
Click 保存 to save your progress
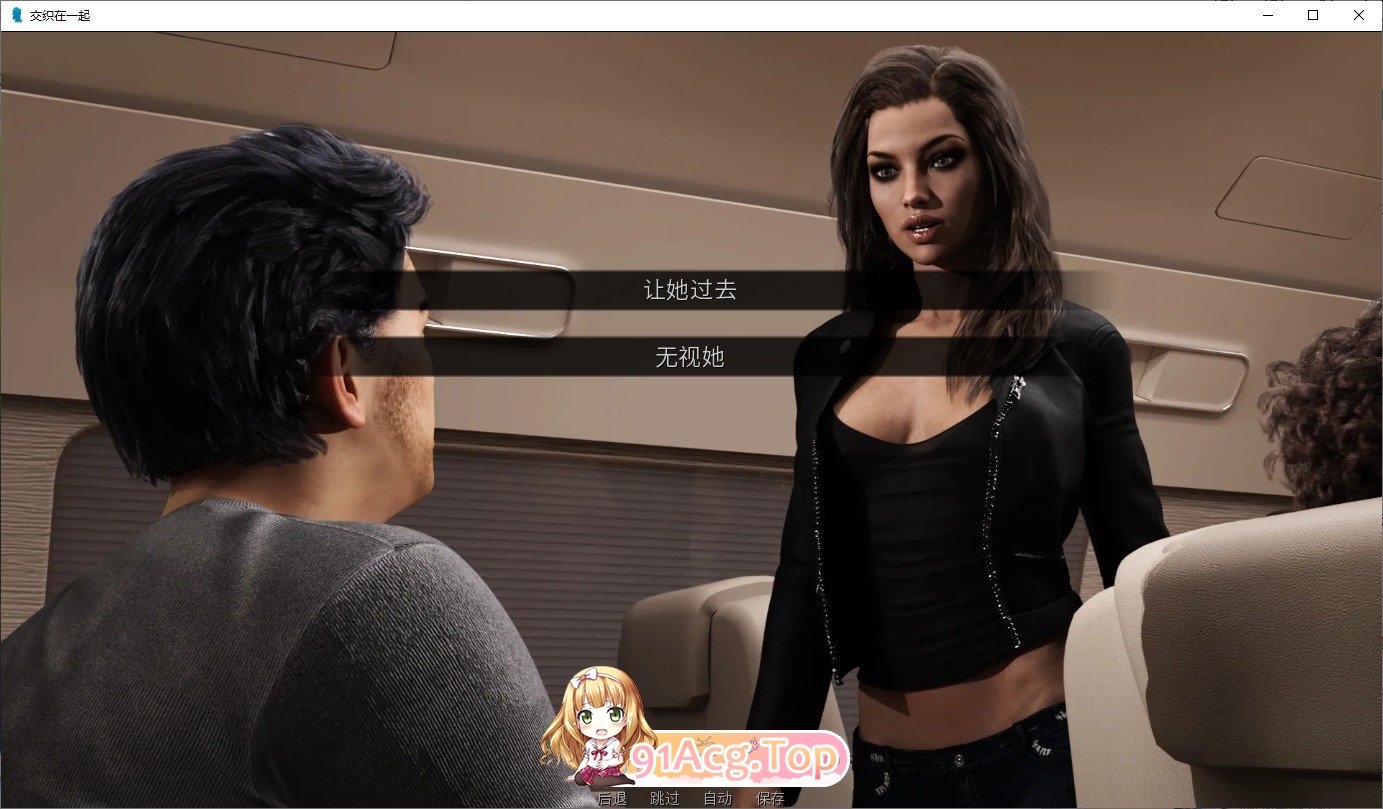tap(768, 798)
